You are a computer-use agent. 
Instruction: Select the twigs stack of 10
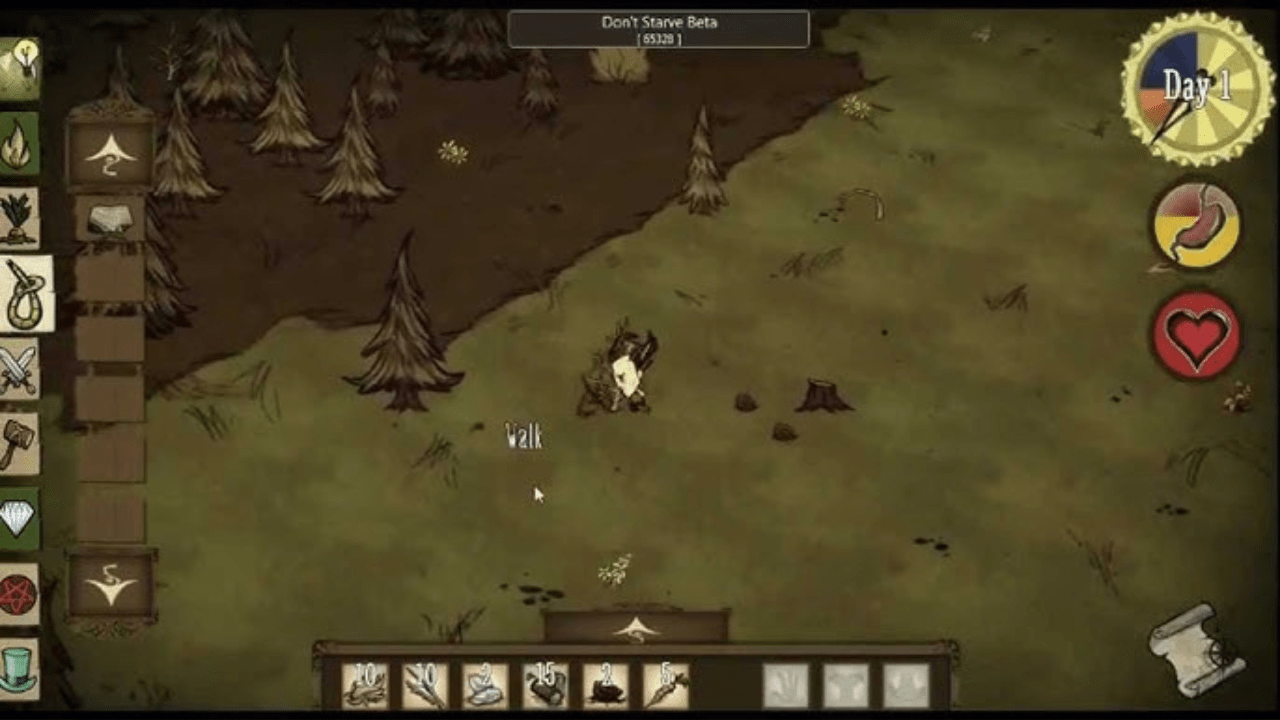pos(425,685)
